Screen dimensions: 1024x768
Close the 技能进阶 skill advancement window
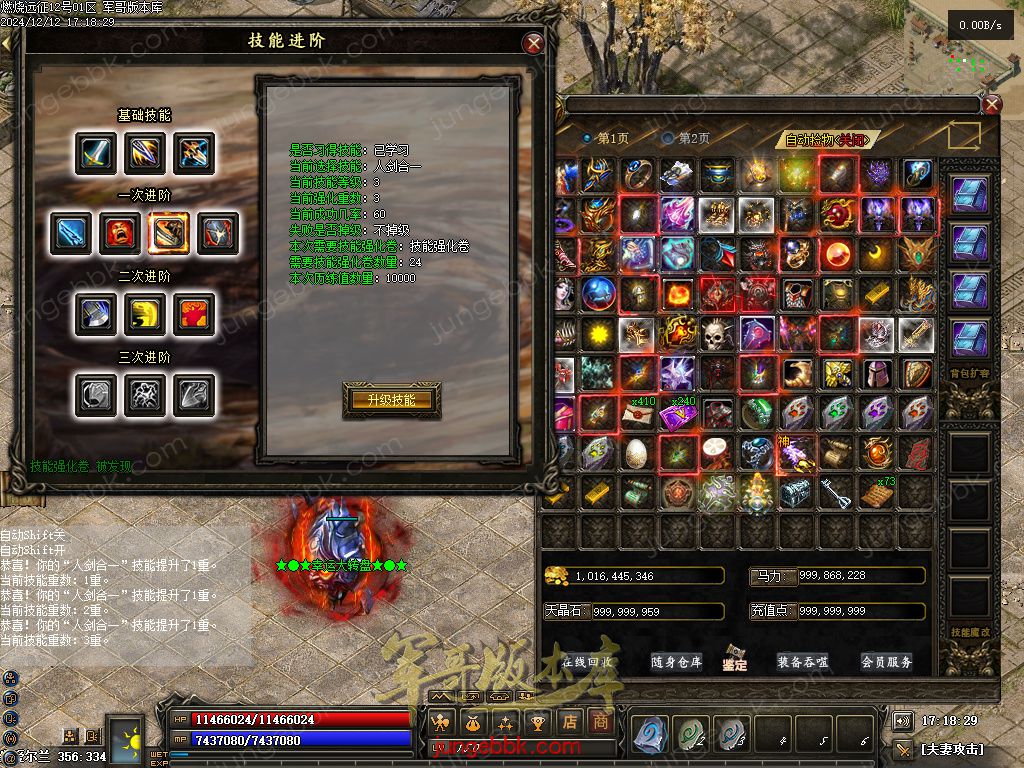pos(534,43)
